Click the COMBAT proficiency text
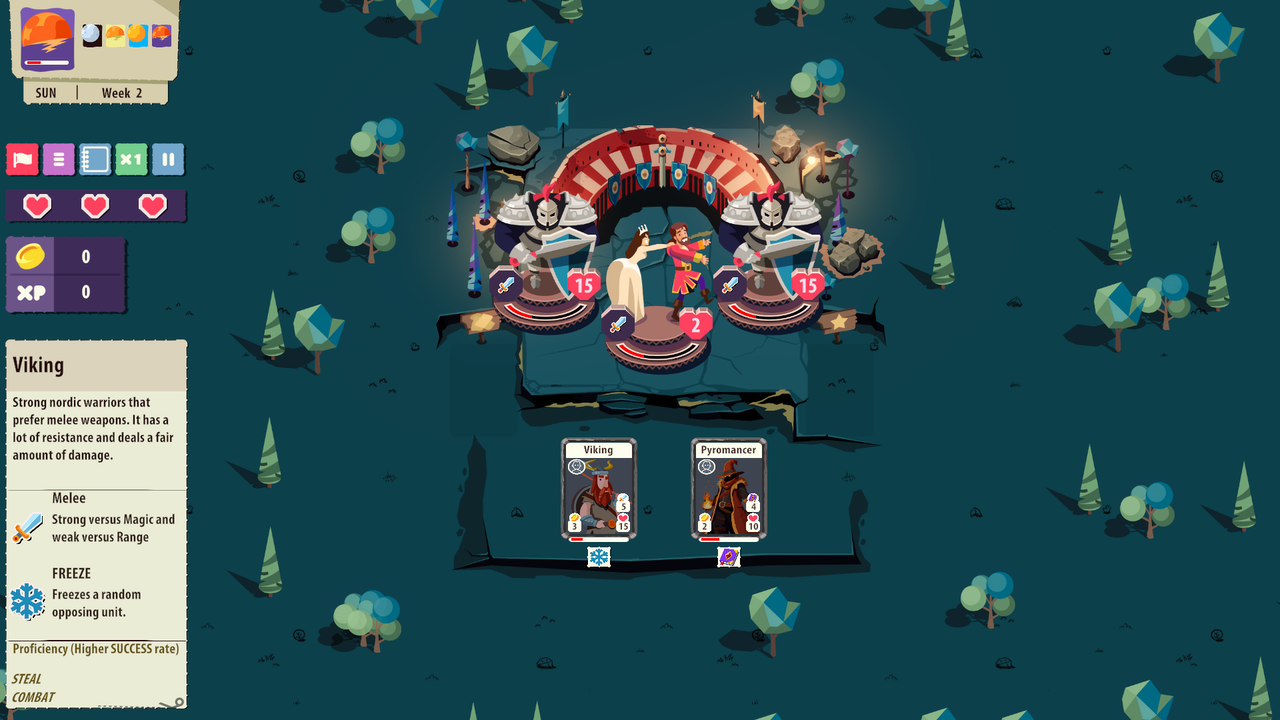This screenshot has height=720, width=1280. point(33,697)
